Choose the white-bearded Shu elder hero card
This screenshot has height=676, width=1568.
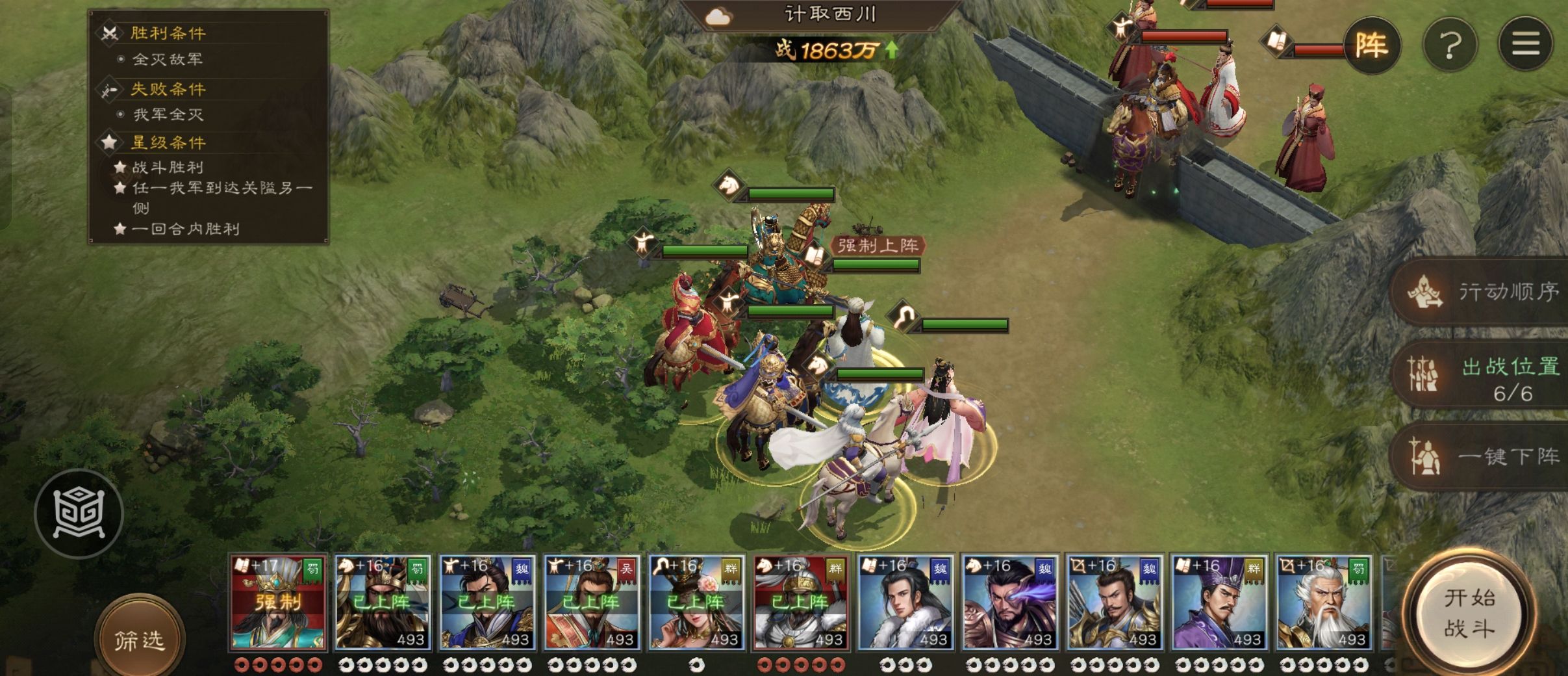click(1324, 603)
